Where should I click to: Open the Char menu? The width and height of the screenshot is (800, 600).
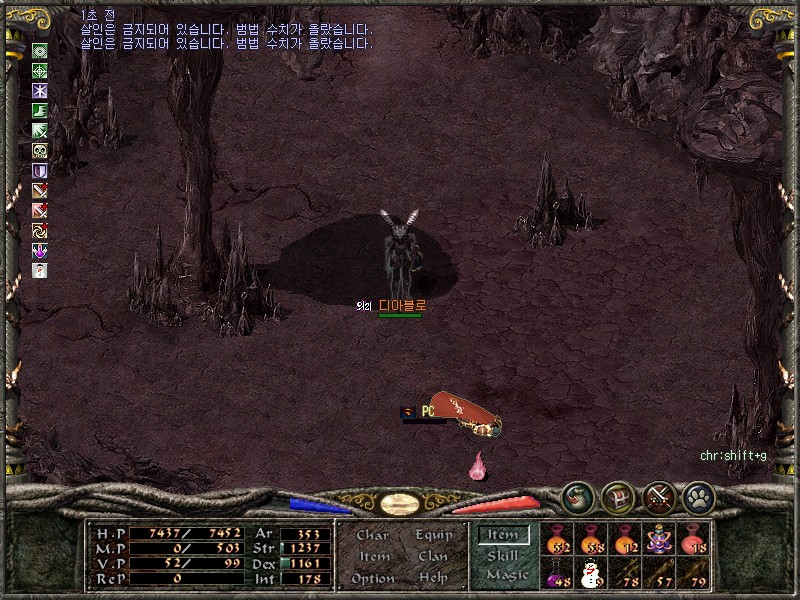[x=372, y=535]
